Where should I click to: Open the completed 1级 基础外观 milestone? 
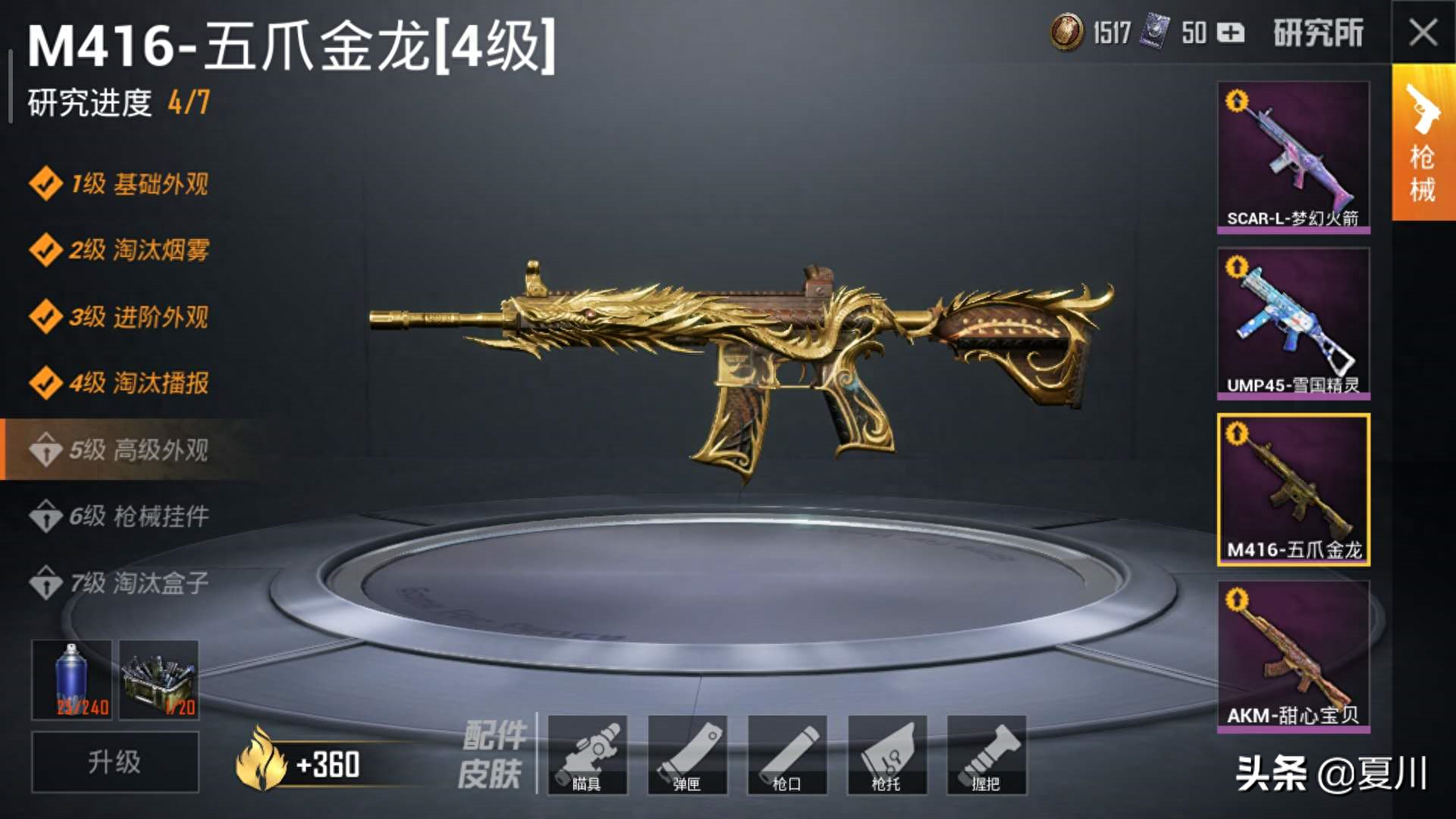[121, 184]
